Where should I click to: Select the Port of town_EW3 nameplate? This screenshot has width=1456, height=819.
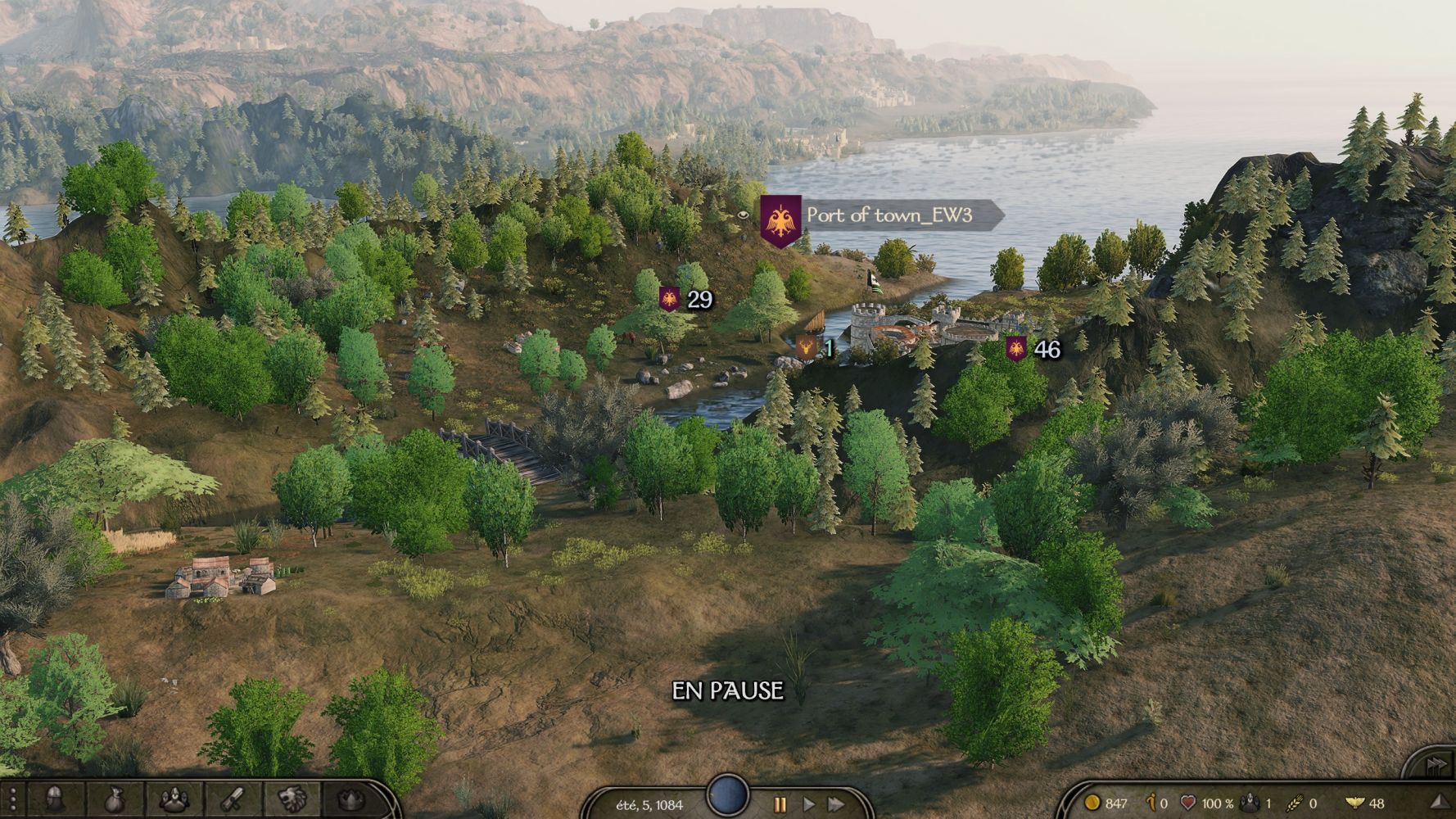889,215
